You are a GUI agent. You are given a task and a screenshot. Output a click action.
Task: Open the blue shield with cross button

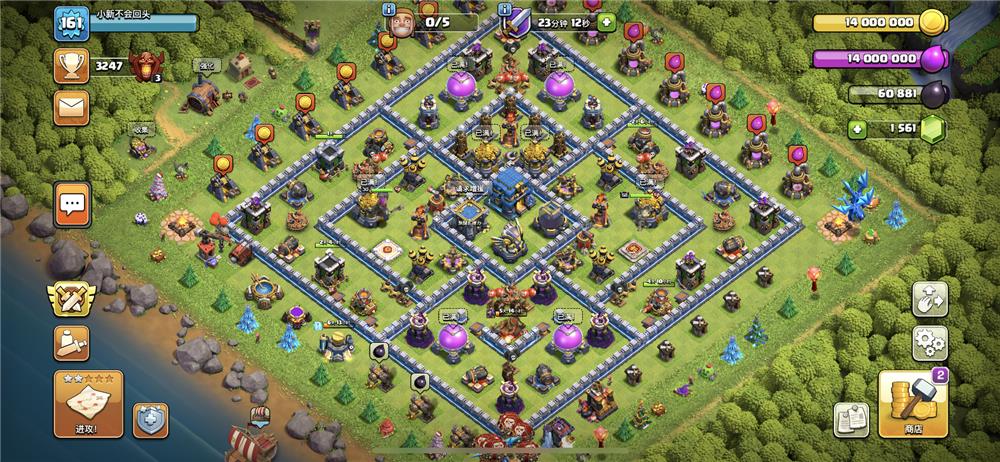150,419
